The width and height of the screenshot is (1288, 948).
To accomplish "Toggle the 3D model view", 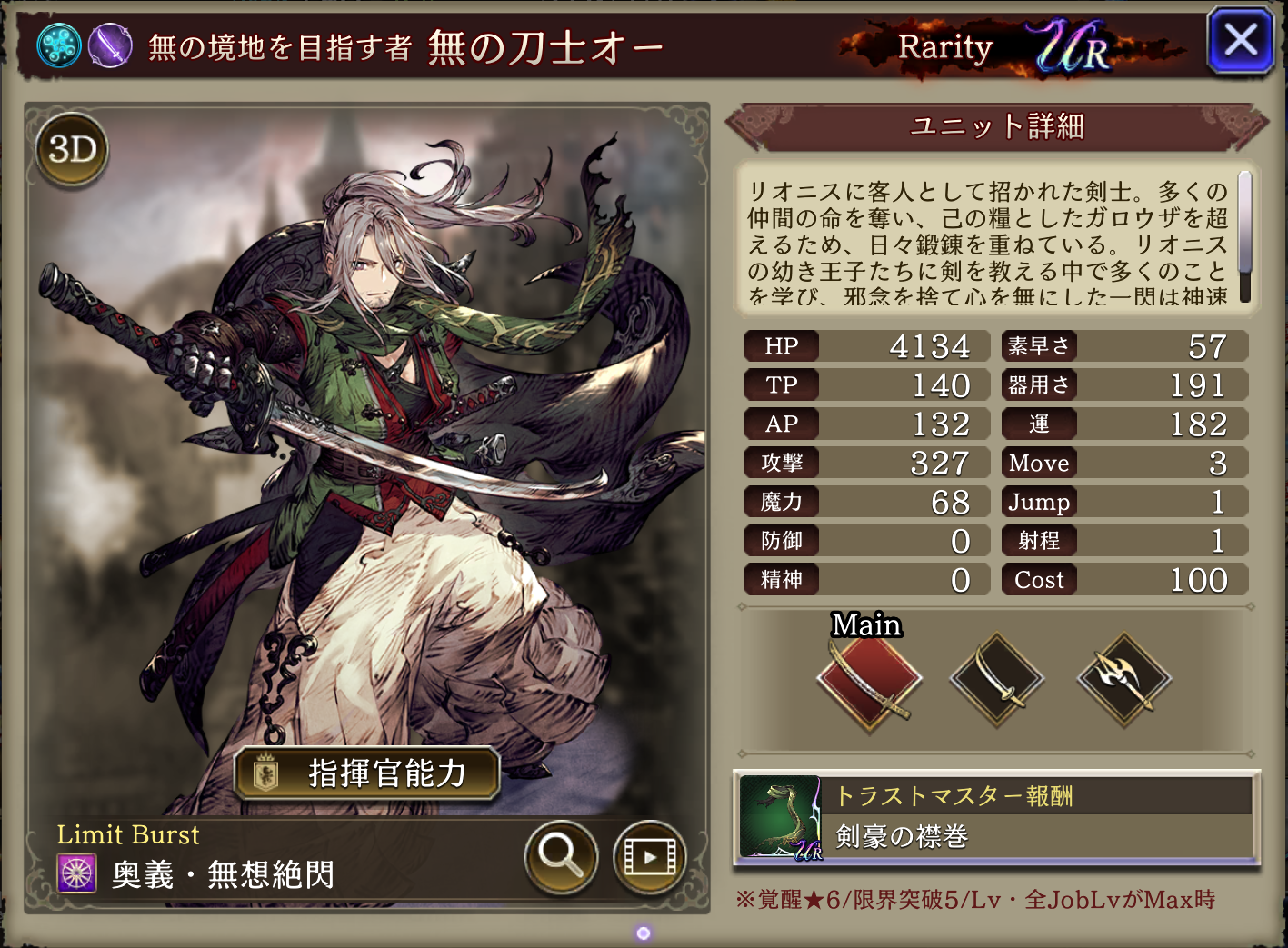I will (72, 149).
